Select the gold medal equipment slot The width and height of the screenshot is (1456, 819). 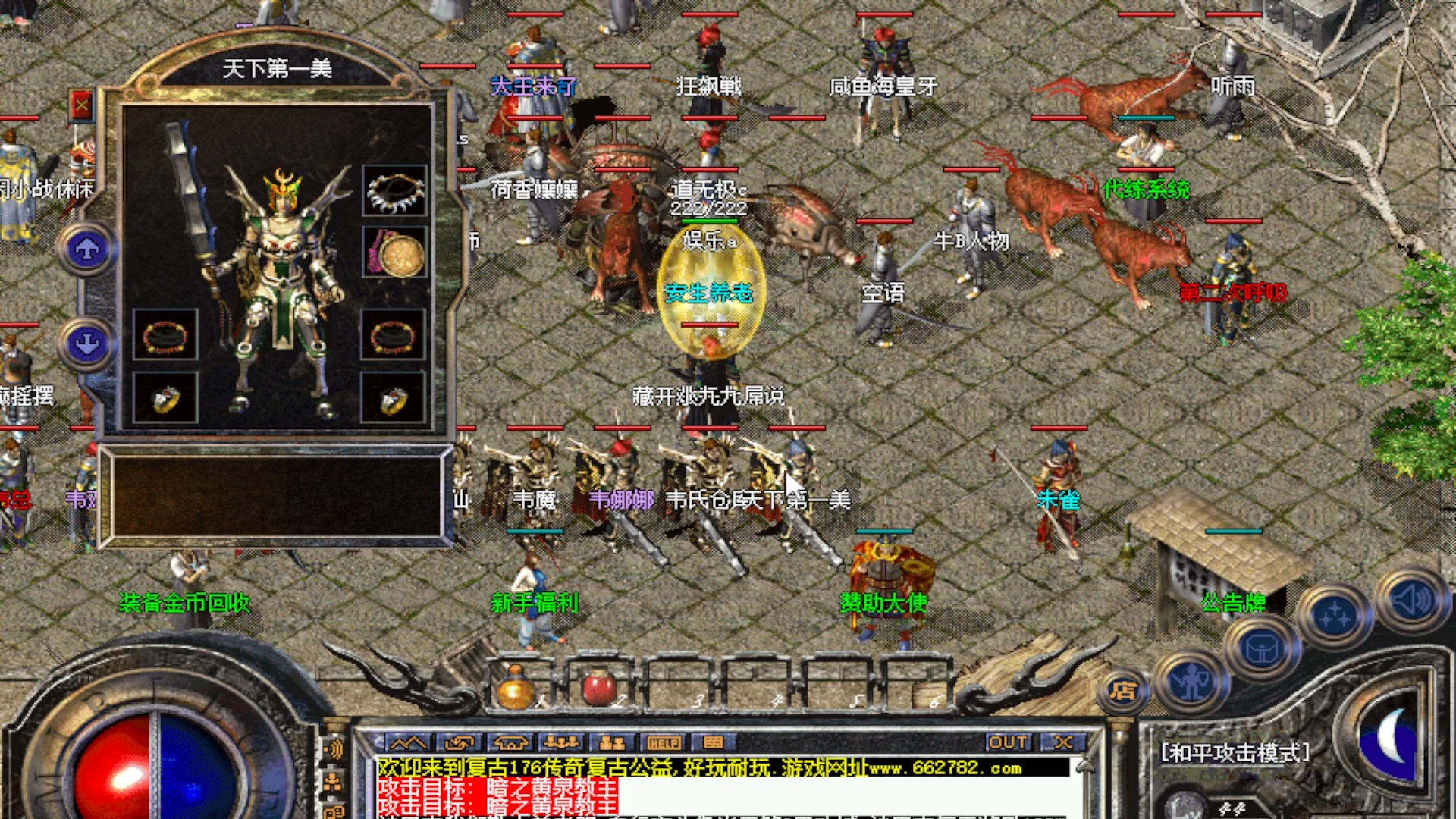coord(394,253)
